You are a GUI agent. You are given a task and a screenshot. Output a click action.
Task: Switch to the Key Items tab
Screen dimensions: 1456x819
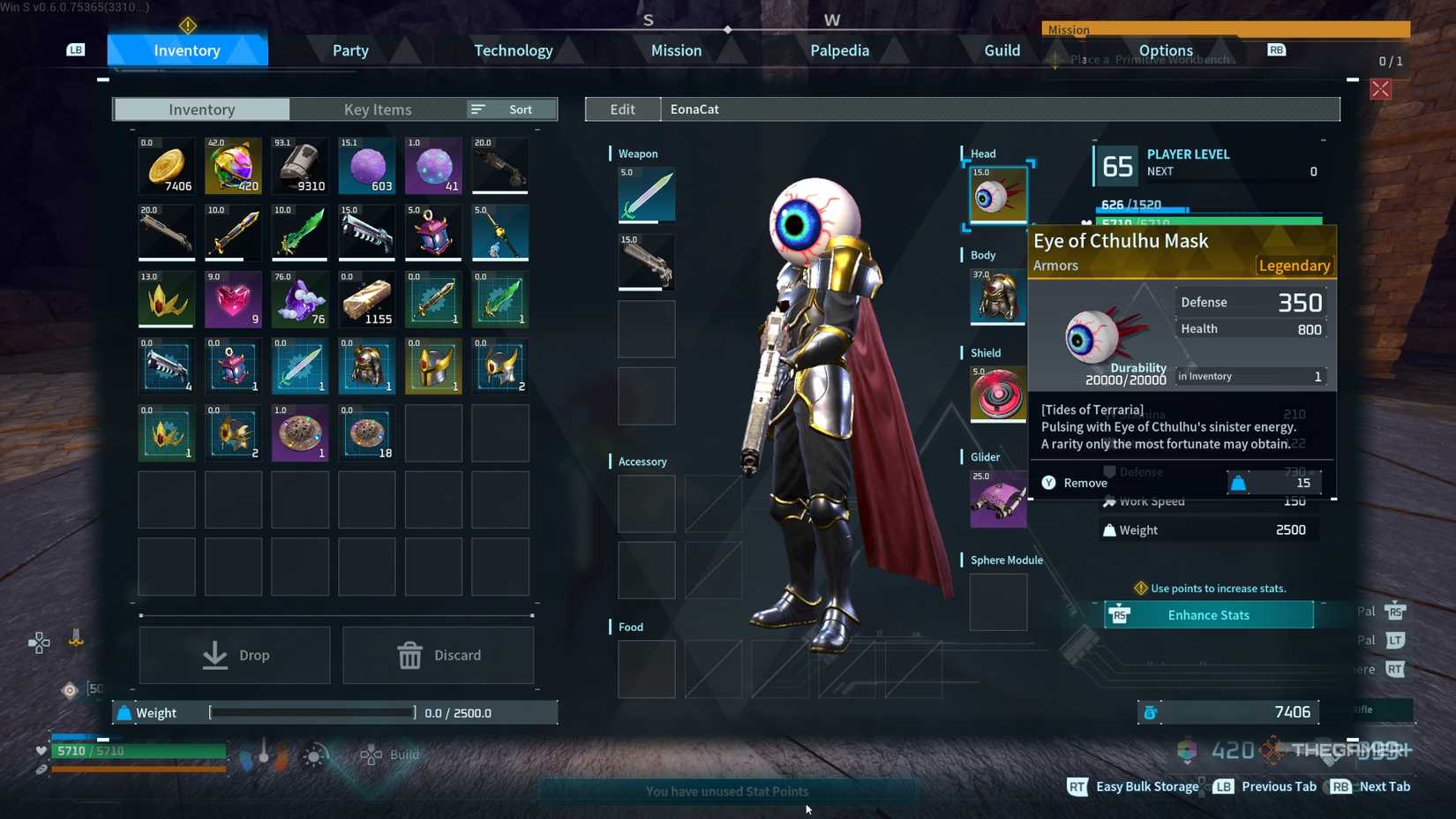coord(378,109)
